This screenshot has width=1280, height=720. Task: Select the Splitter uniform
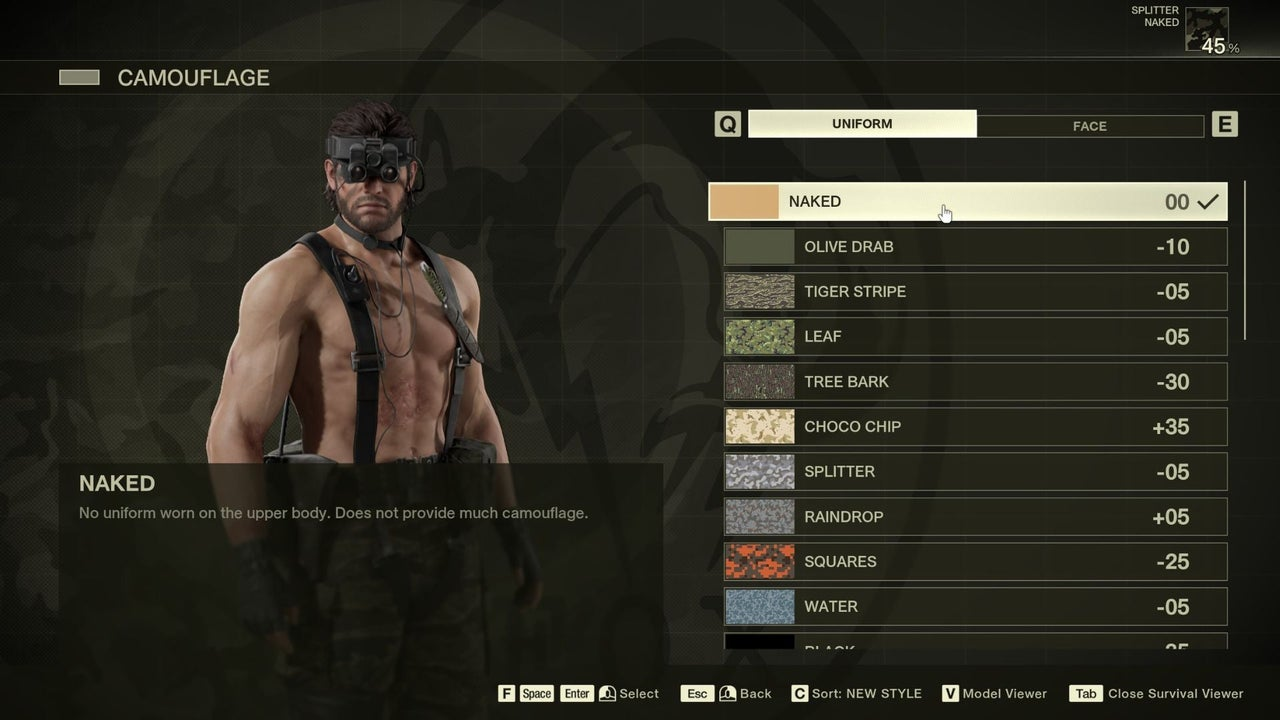(975, 472)
